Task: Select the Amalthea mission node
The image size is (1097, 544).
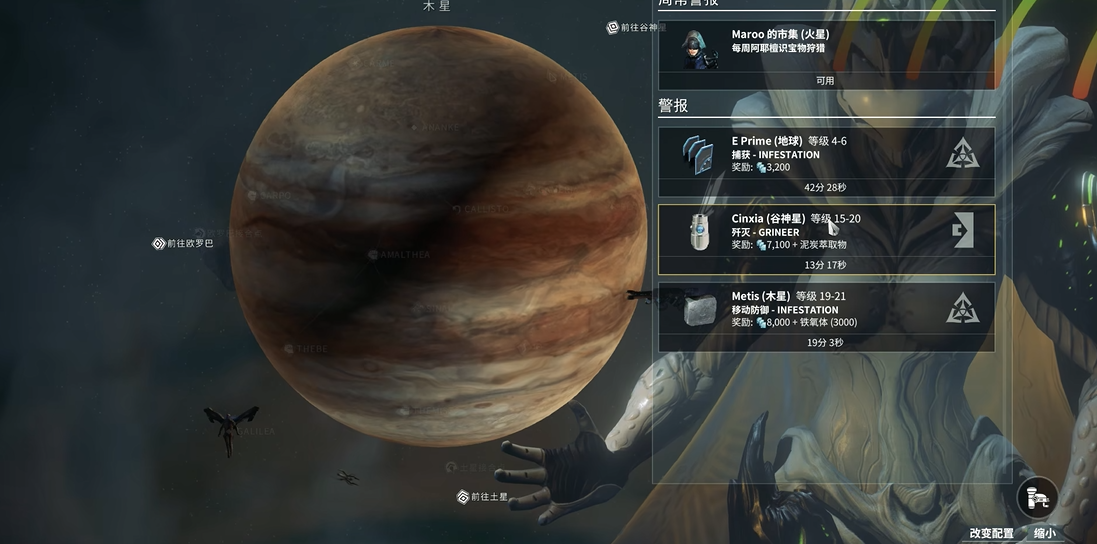Action: pyautogui.click(x=399, y=255)
